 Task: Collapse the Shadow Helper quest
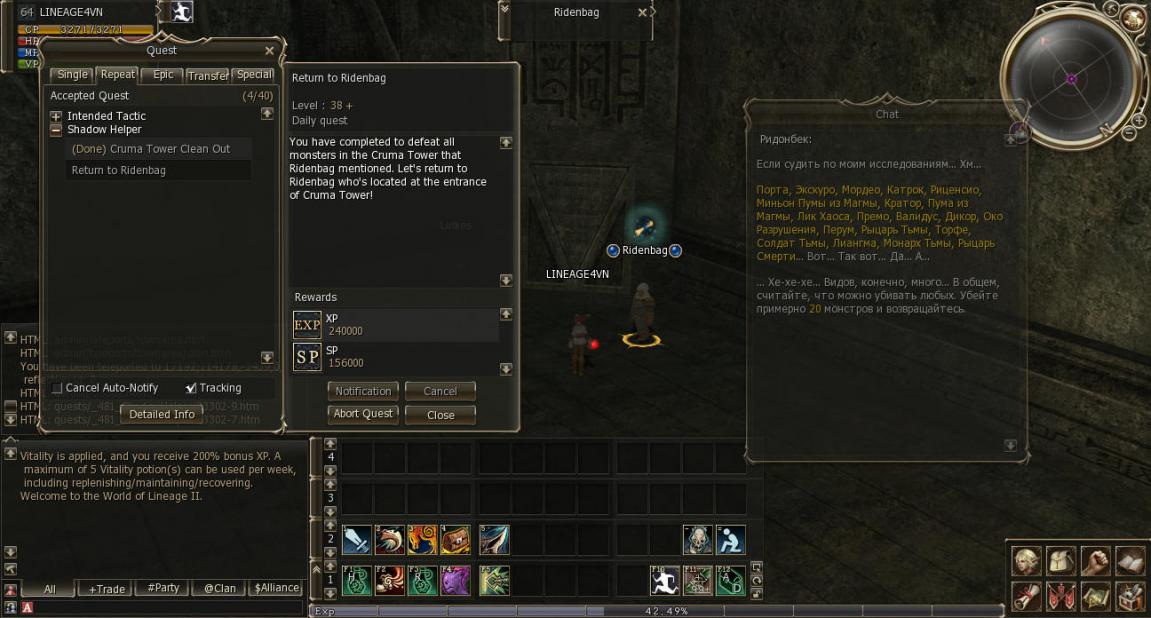click(57, 129)
